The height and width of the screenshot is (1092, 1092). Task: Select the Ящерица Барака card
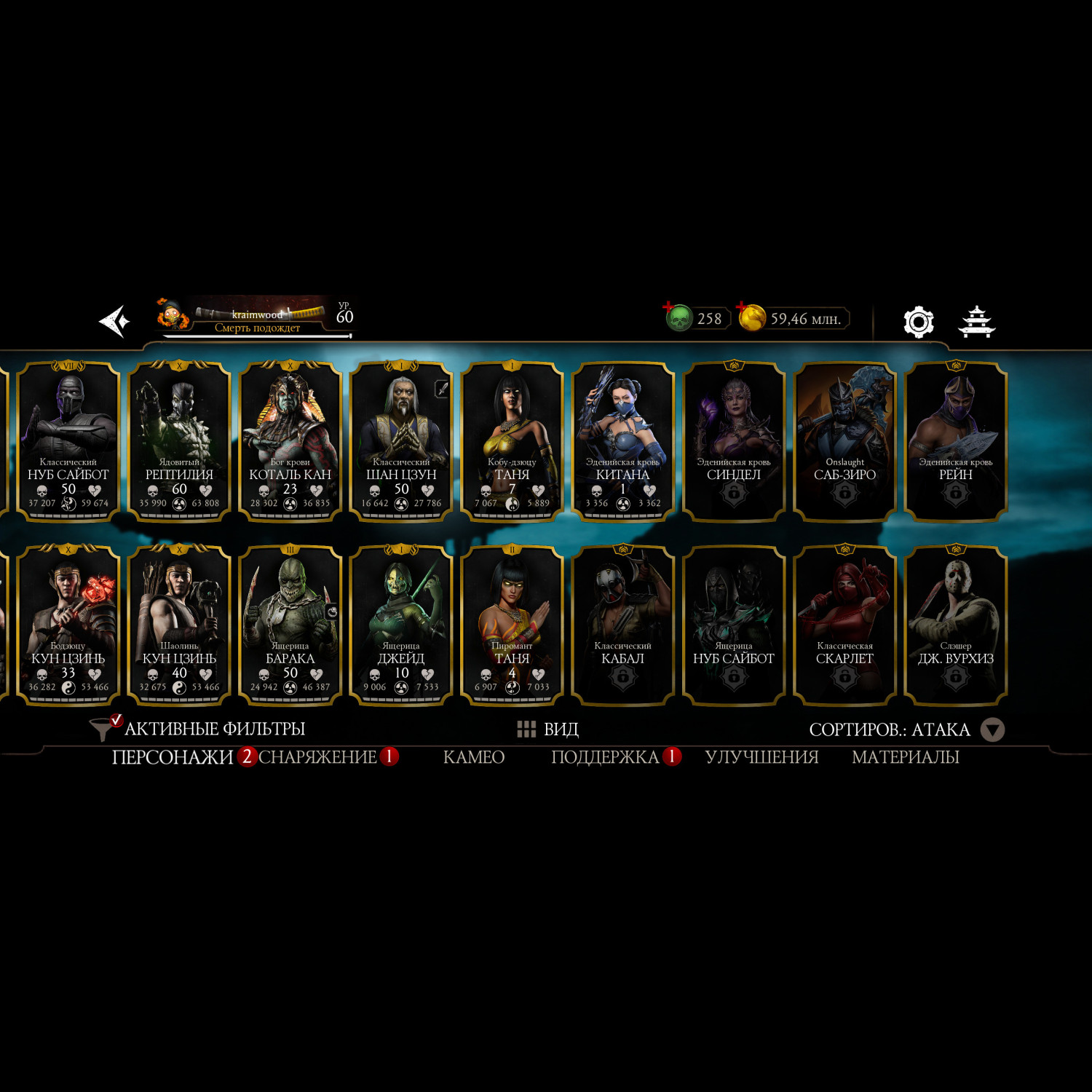point(290,625)
